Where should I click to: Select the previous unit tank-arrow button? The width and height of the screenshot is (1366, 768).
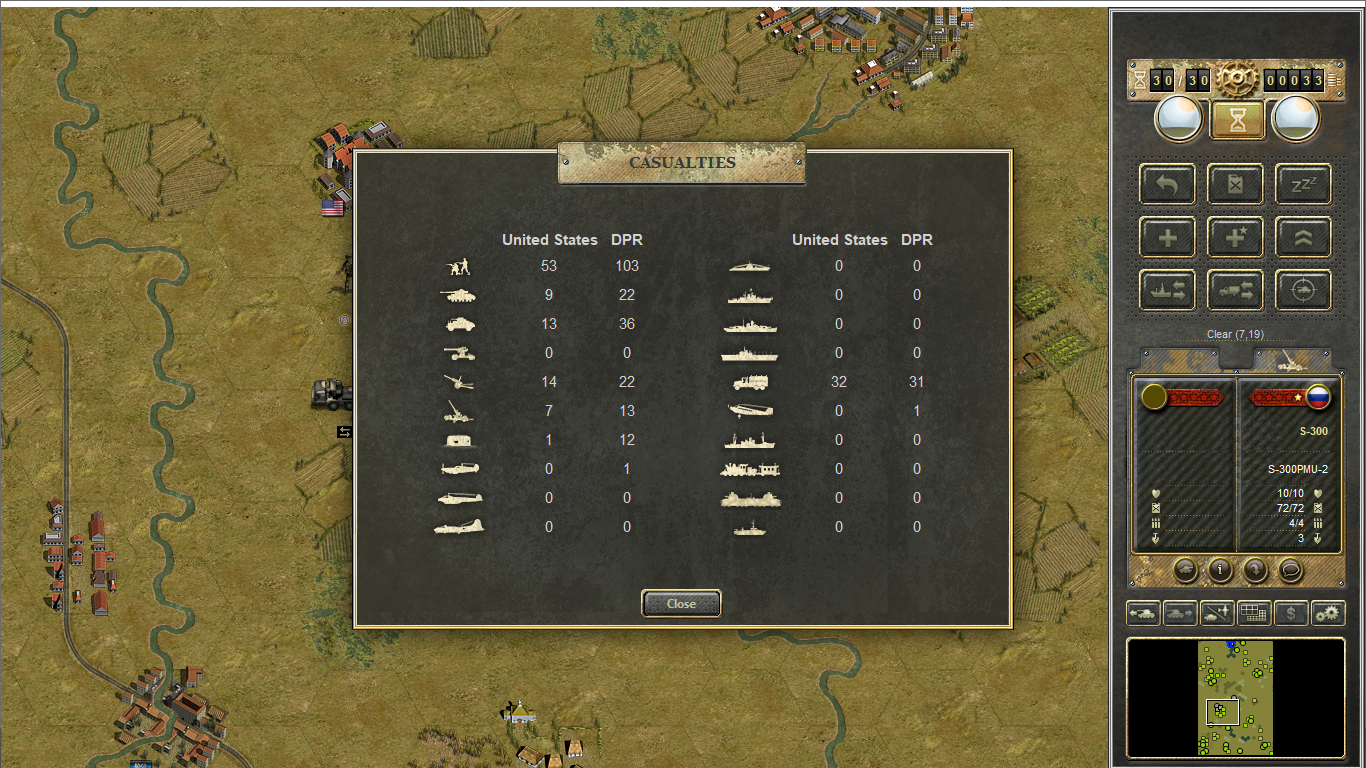pyautogui.click(x=1143, y=613)
